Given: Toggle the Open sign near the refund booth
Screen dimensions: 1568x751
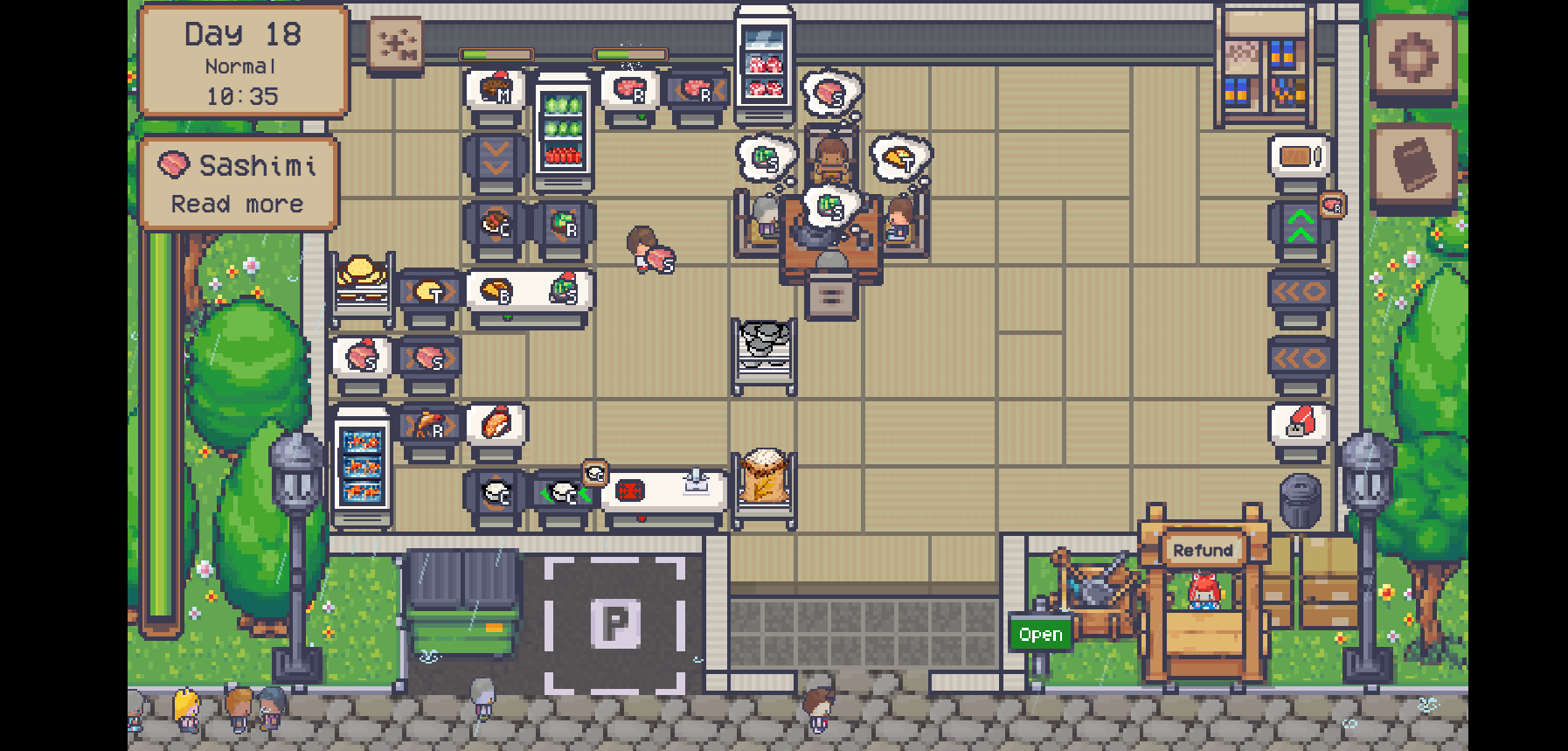Looking at the screenshot, I should coord(1041,634).
